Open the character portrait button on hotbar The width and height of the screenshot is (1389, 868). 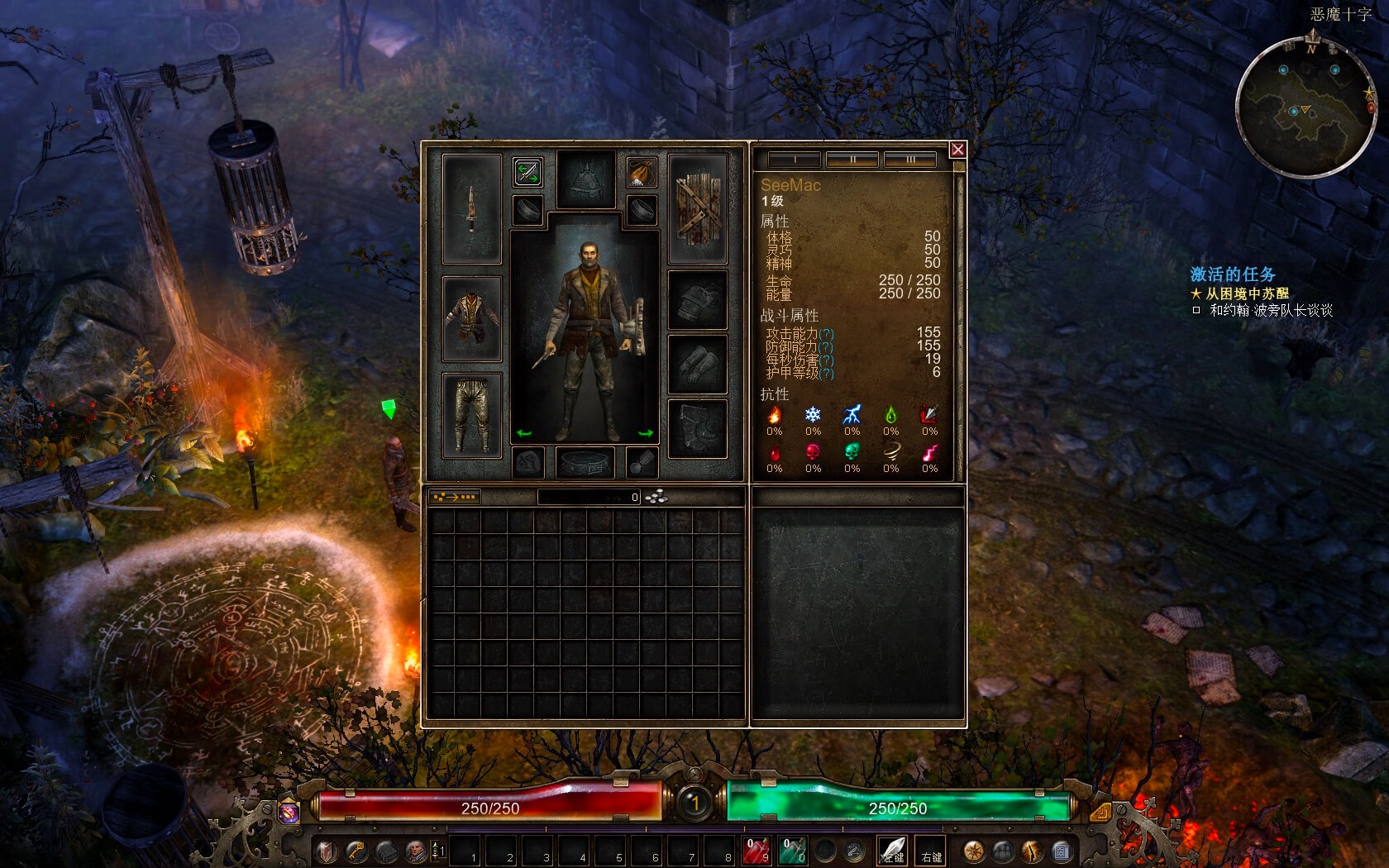click(x=416, y=851)
